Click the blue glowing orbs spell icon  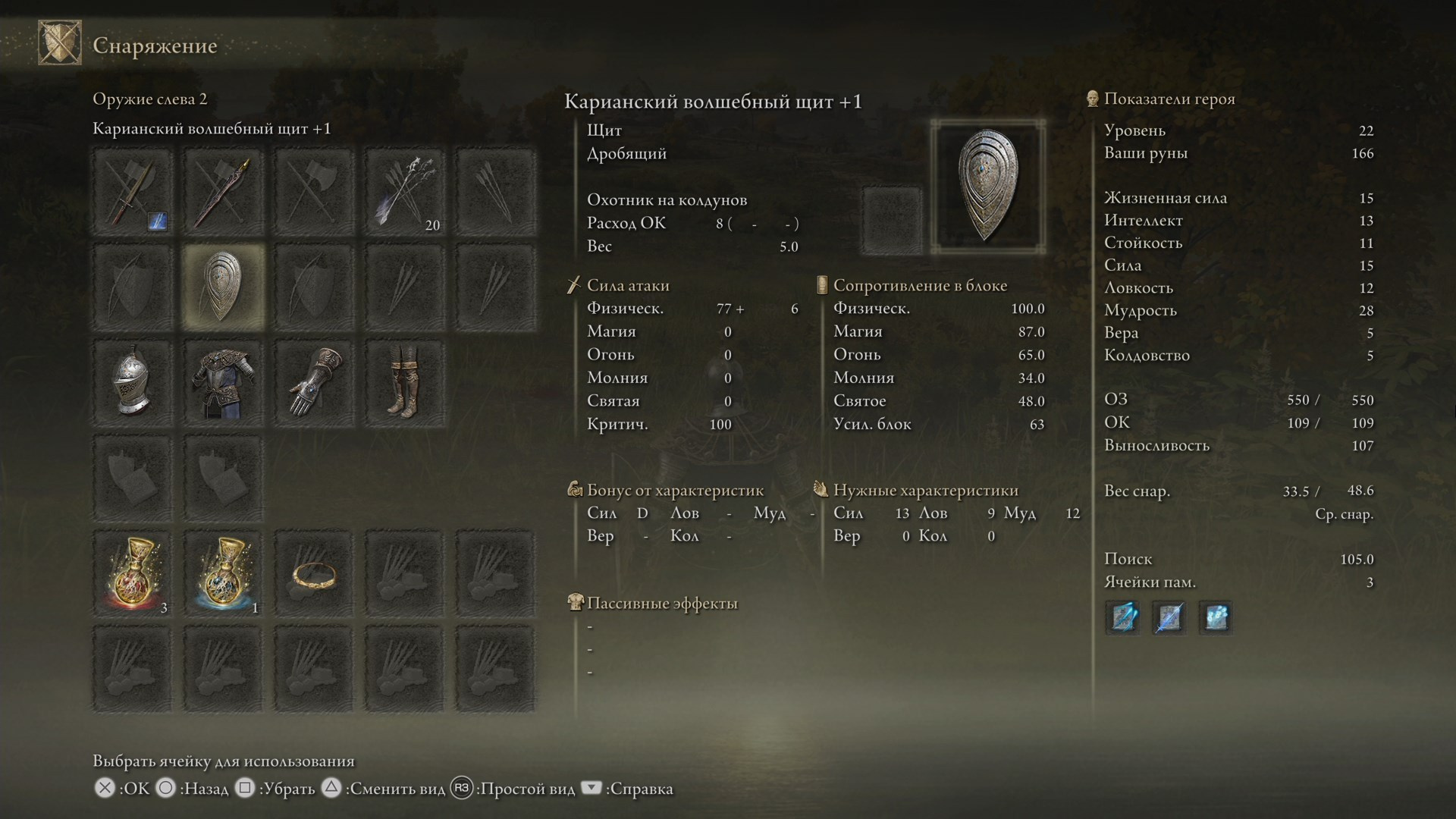[x=1216, y=617]
